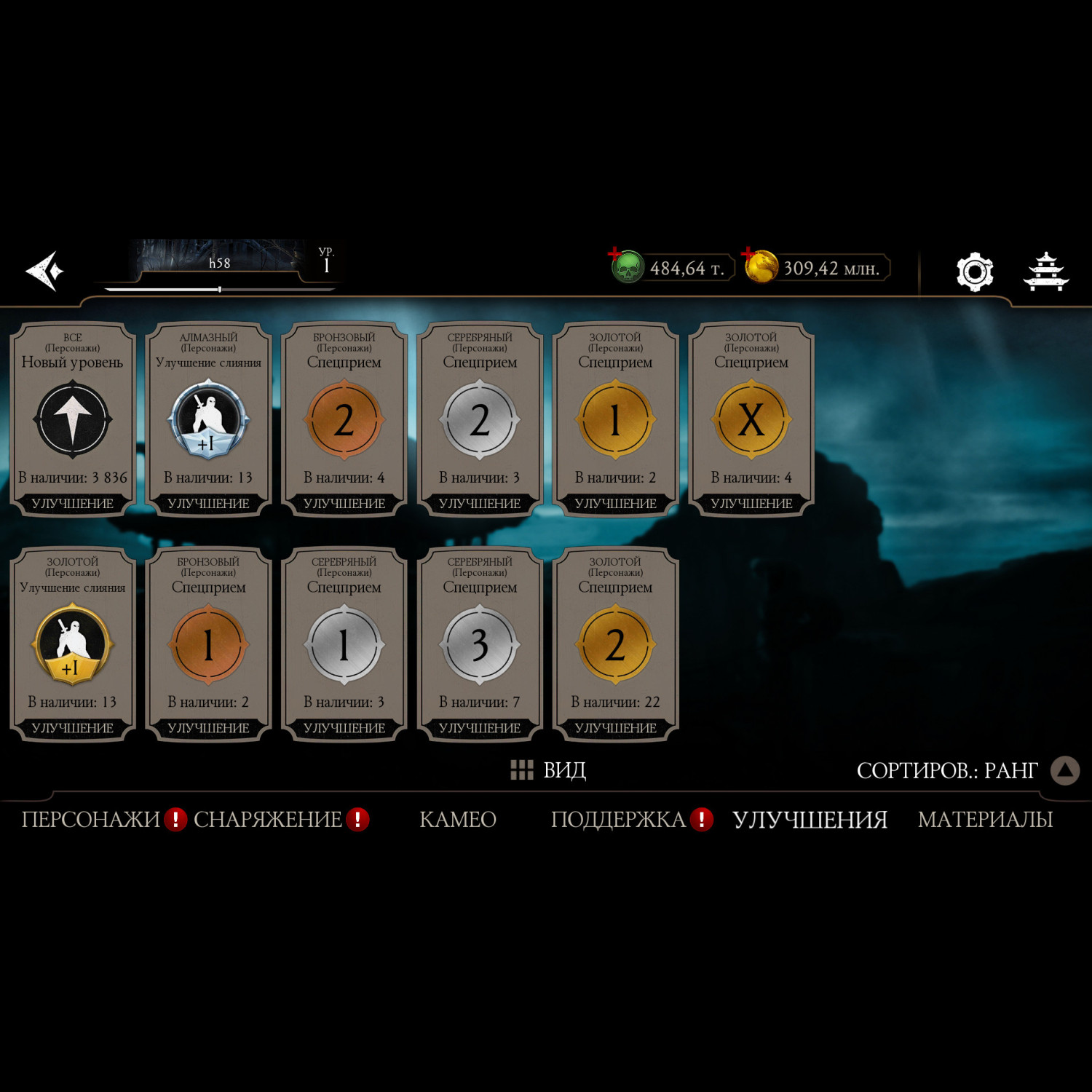Viewport: 1092px width, 1092px height.
Task: Choose the silver Спецприем 2 card
Action: point(480,419)
